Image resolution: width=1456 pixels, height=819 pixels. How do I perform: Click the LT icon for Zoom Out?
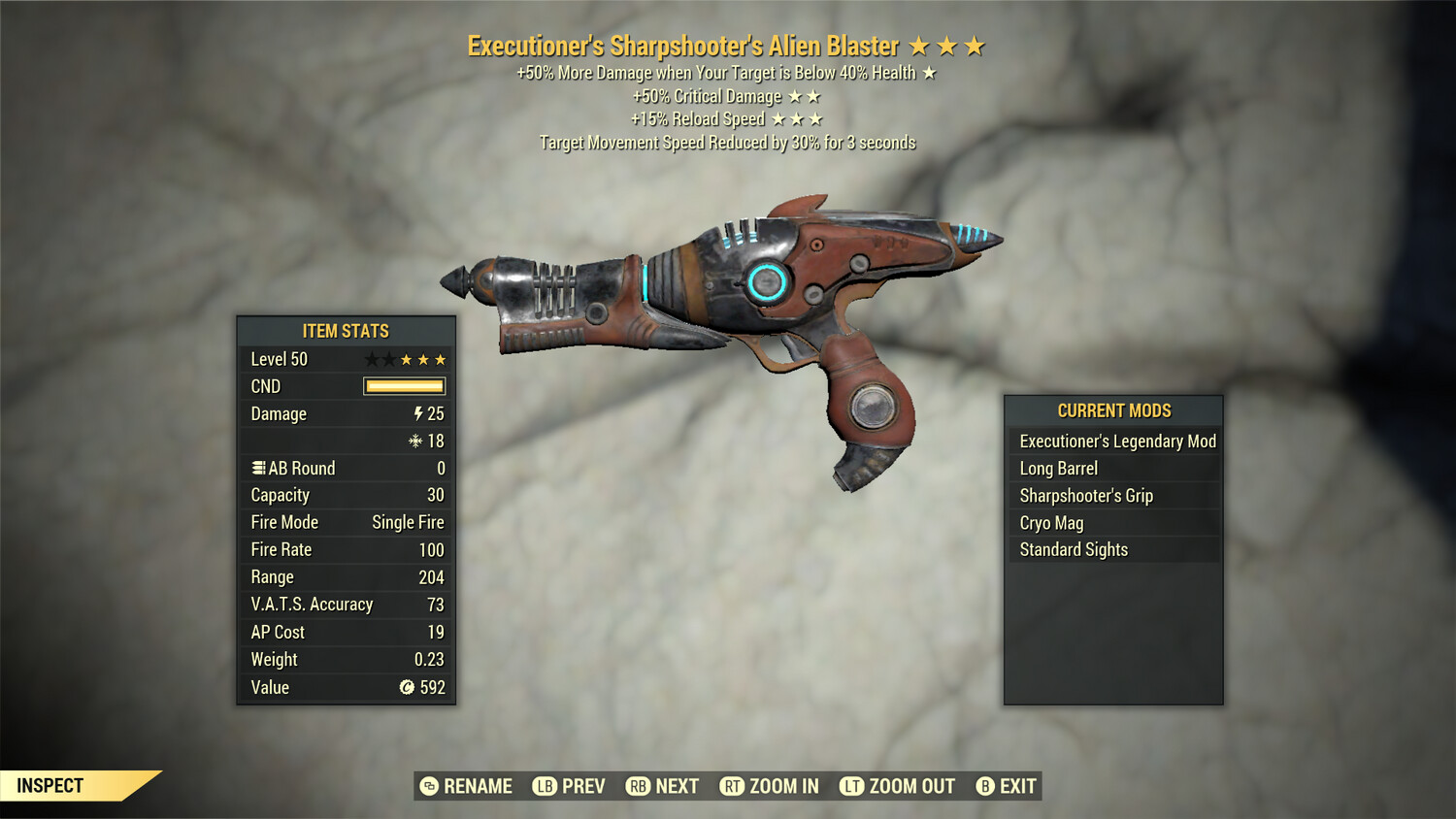click(851, 786)
